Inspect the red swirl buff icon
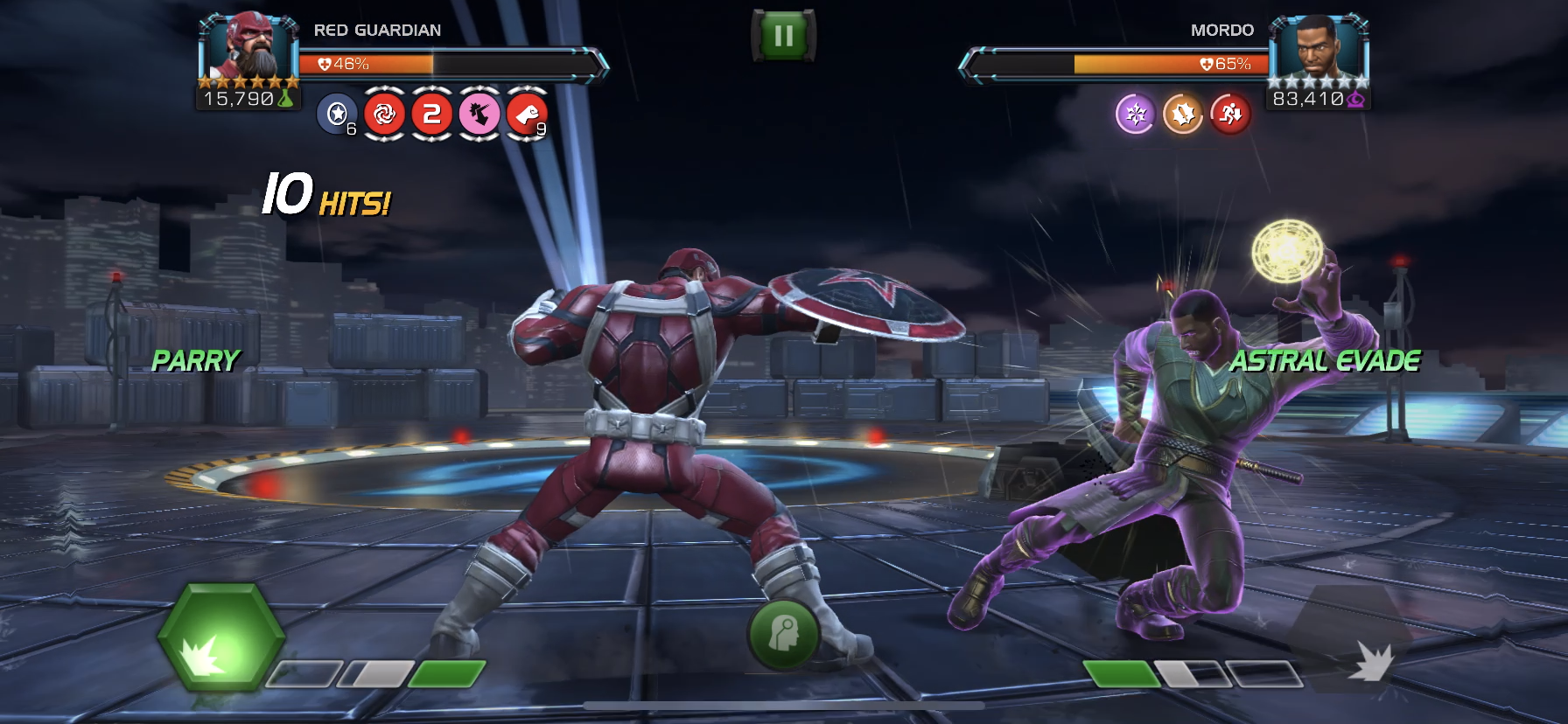 (384, 114)
